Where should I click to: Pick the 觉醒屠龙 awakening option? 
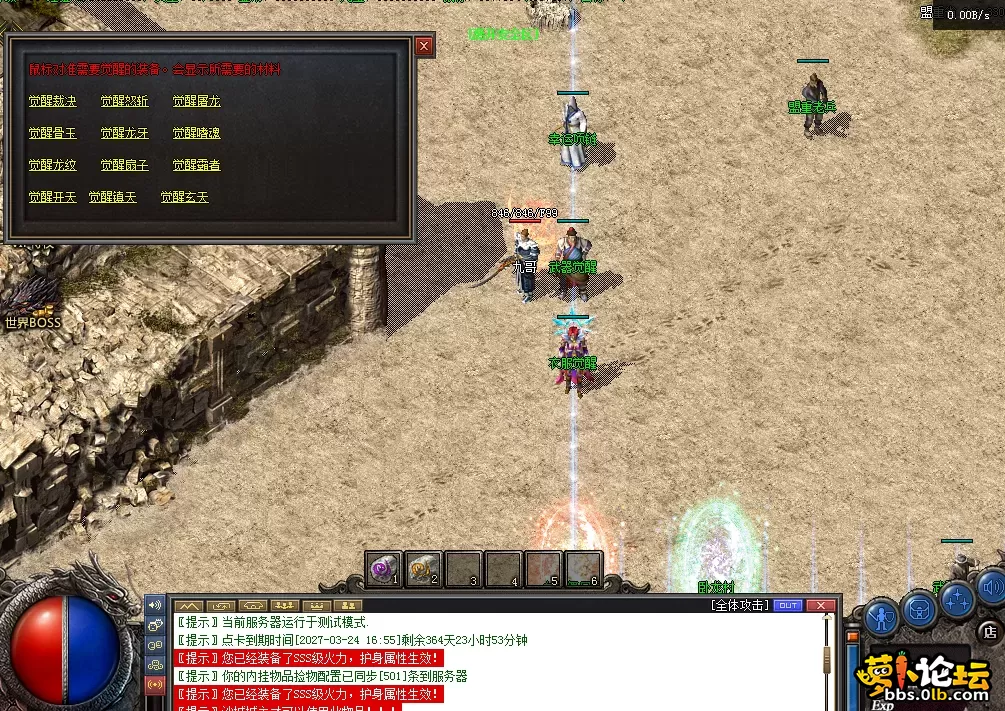[x=196, y=101]
